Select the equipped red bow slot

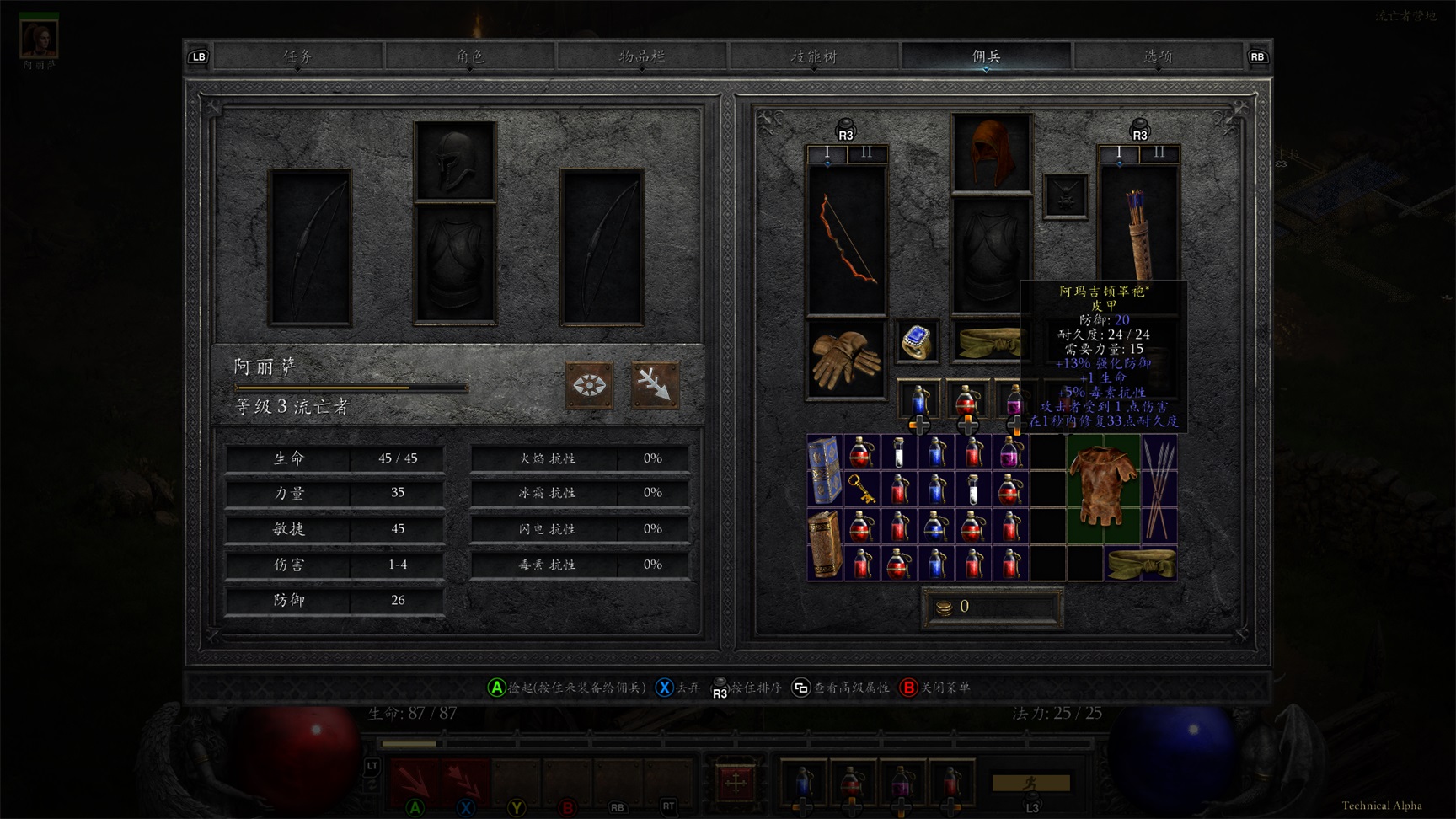pyautogui.click(x=846, y=240)
